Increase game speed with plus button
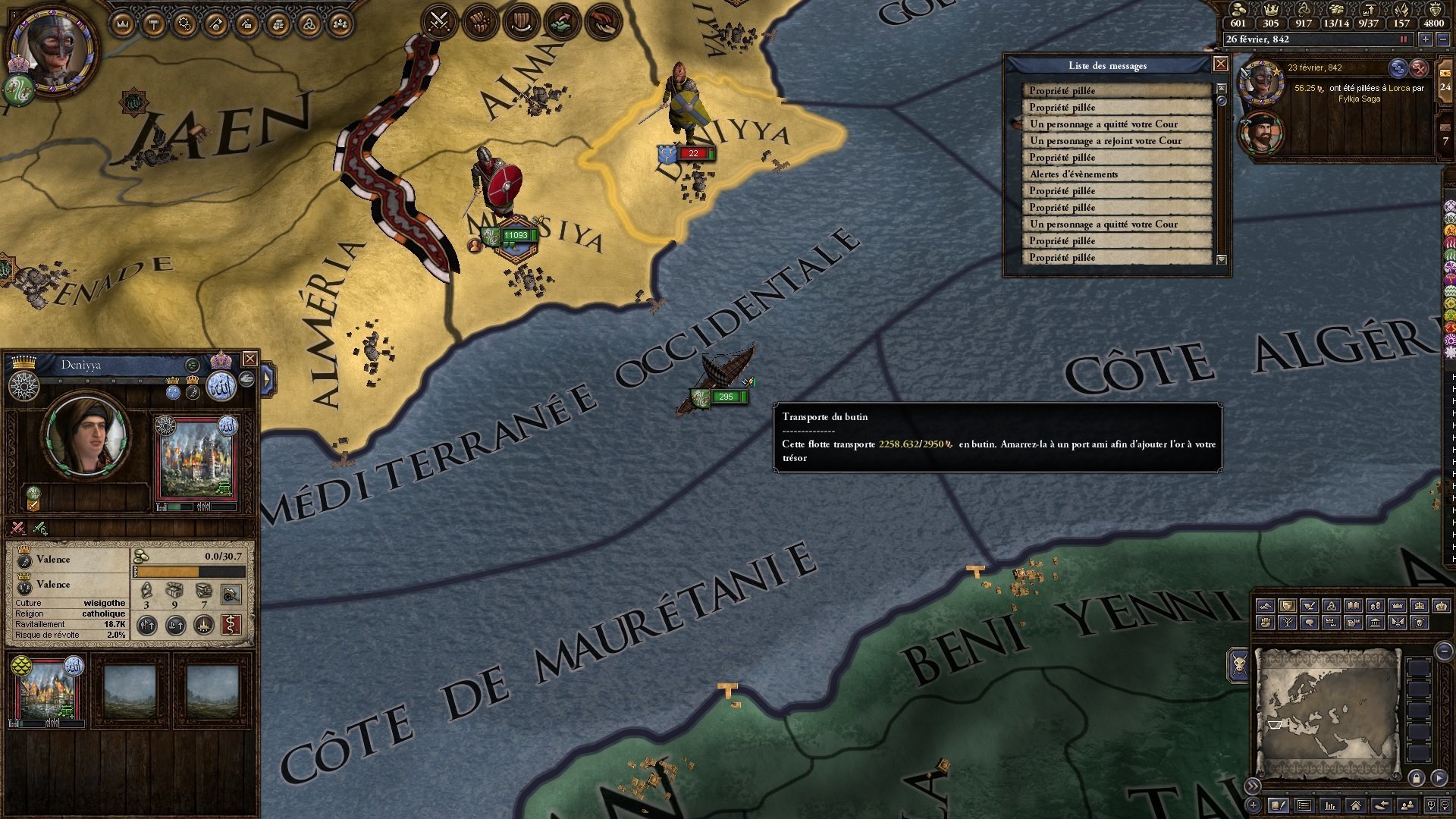 pos(1426,39)
